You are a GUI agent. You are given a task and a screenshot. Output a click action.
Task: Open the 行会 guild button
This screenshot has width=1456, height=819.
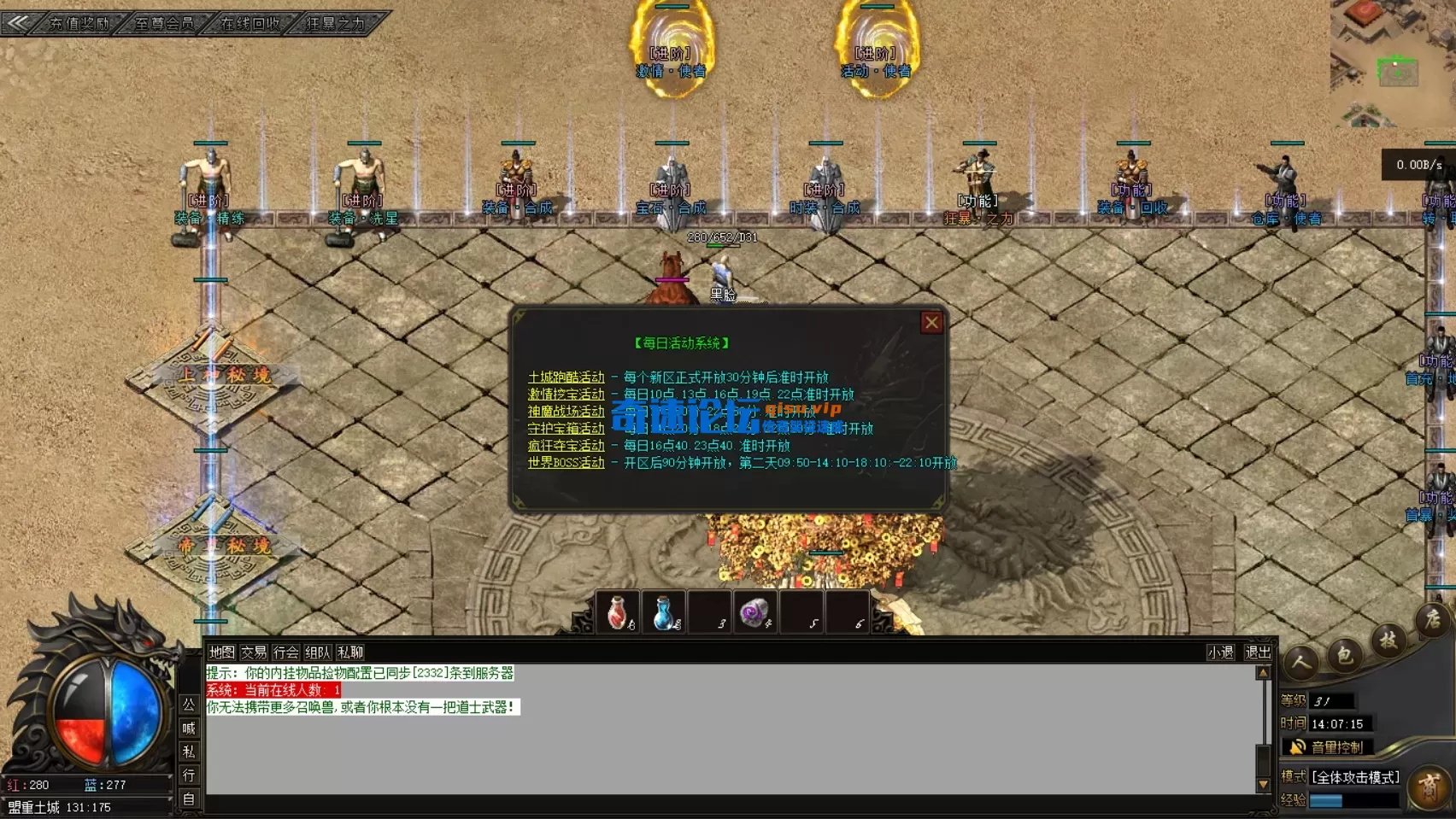285,652
